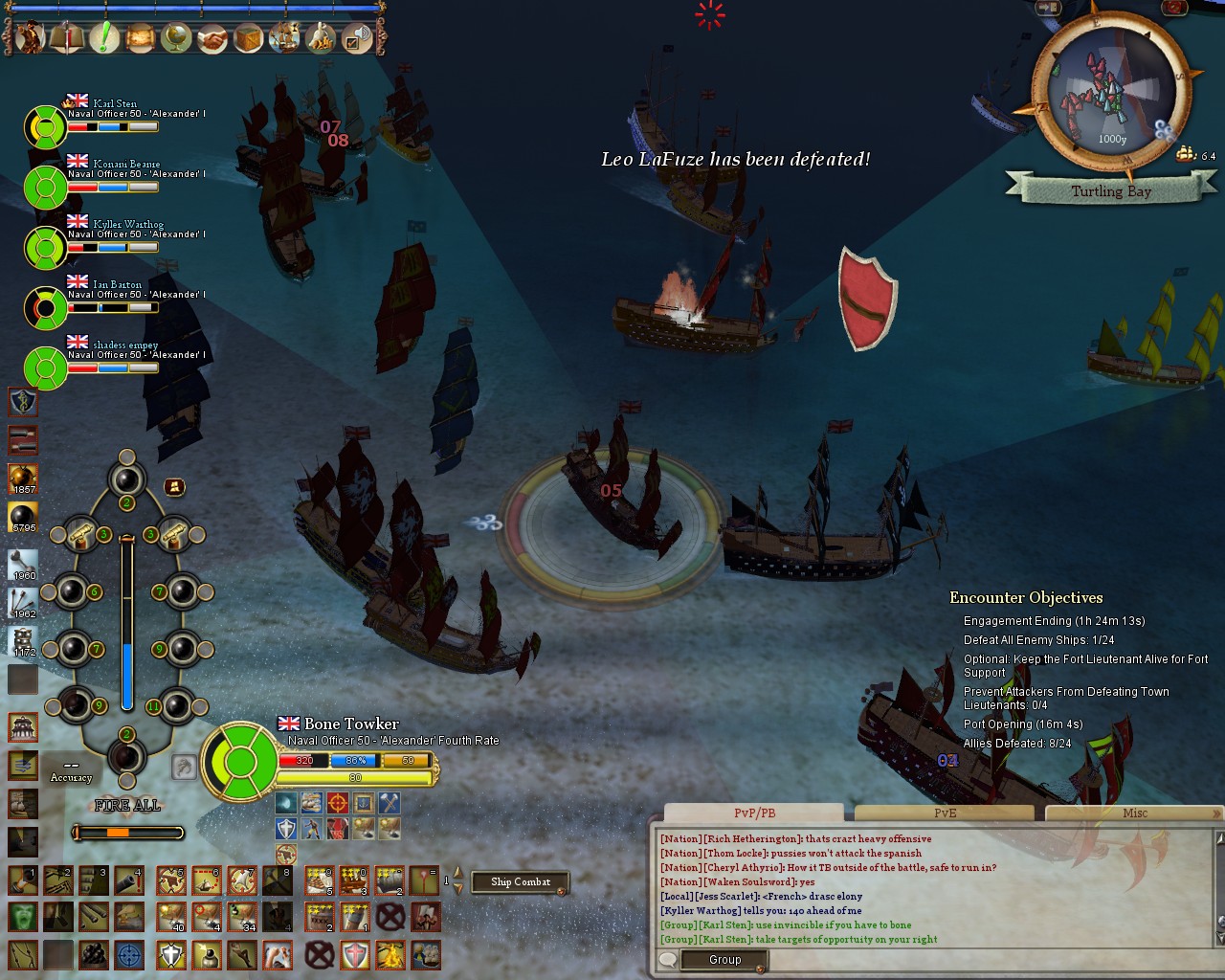1225x980 pixels.
Task: Select the grapeshot canister ammo with count 1172
Action: tap(23, 642)
